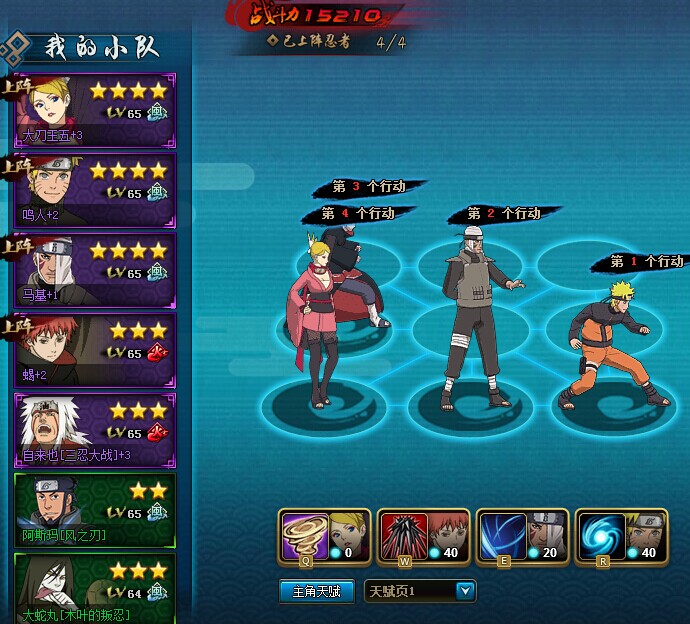Pick the 大蛇丸[木叶的叛忍] card
Screen dimensions: 690x624
(x=95, y=588)
